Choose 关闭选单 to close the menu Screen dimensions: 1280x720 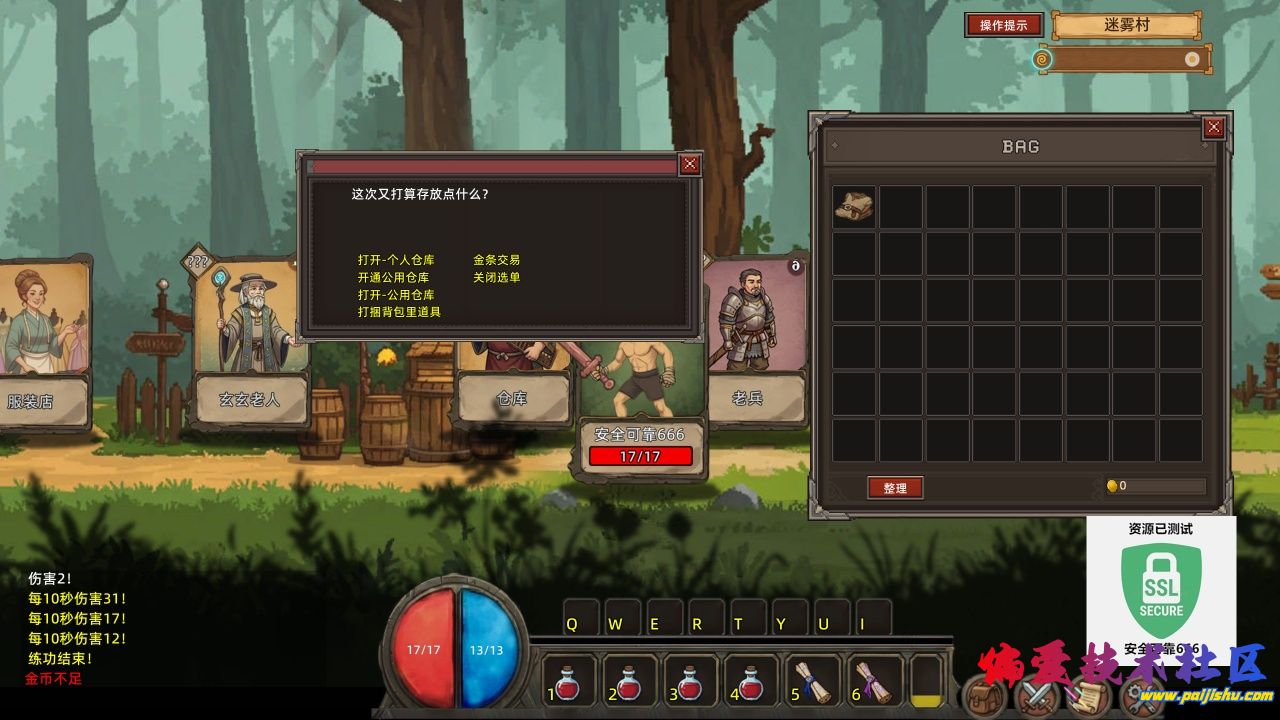click(496, 277)
